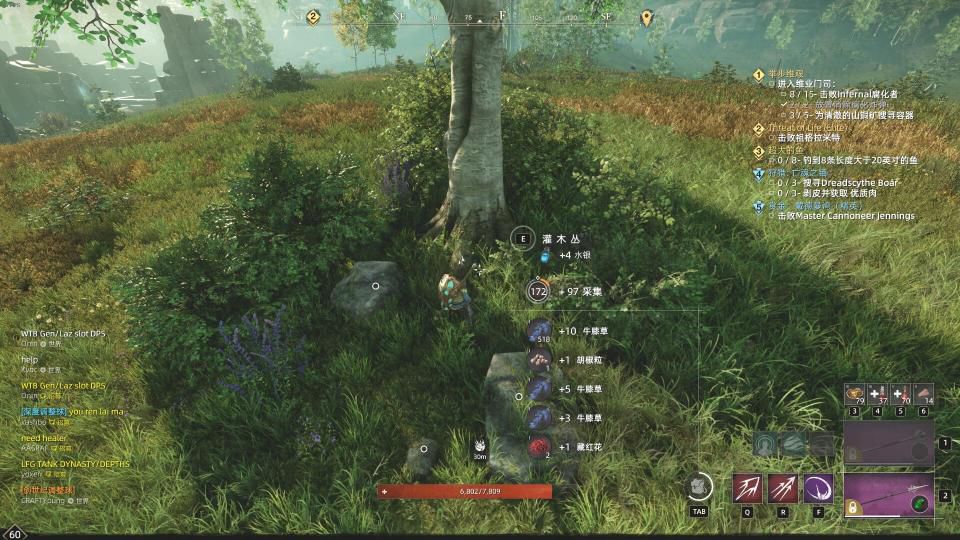
Task: Use the potion with 37 count
Action: coord(877,394)
